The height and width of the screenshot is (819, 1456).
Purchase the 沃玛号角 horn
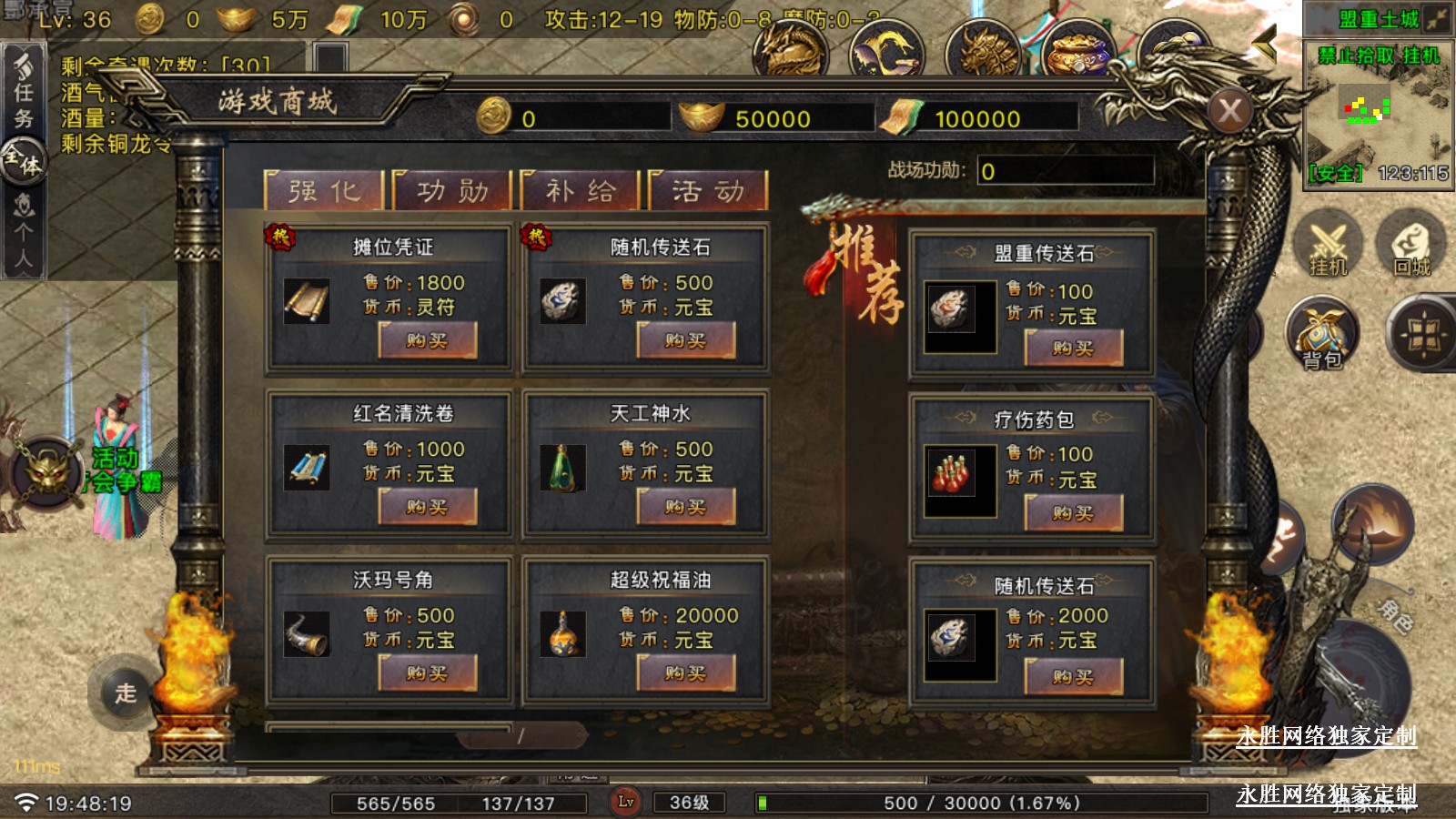pyautogui.click(x=428, y=673)
